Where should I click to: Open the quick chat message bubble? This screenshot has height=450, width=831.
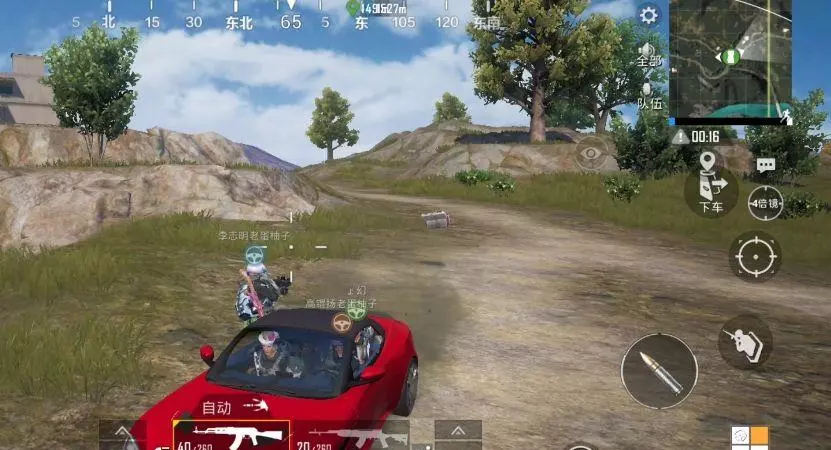[x=766, y=165]
